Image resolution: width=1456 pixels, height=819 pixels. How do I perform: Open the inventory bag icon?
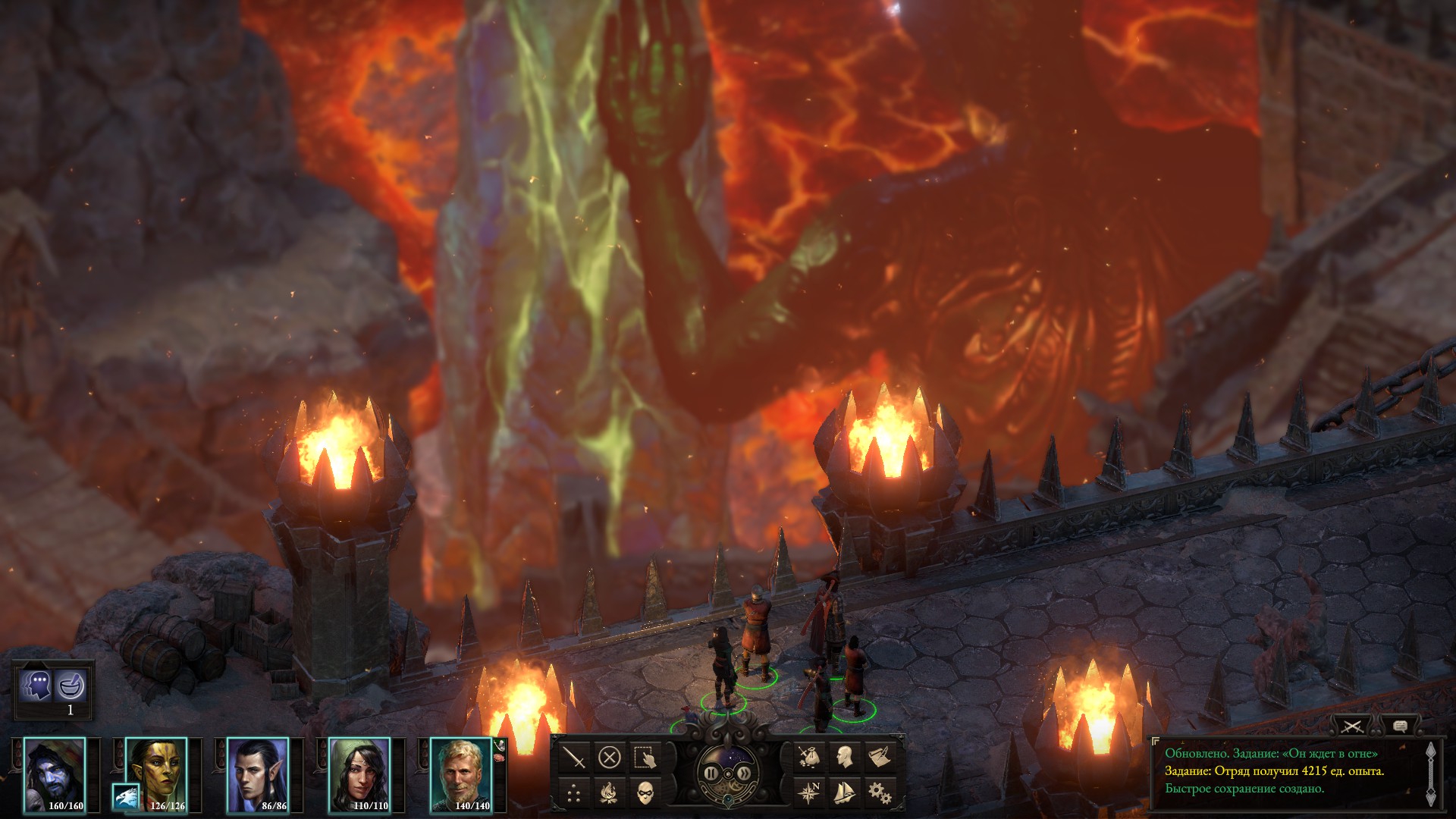coord(809,756)
